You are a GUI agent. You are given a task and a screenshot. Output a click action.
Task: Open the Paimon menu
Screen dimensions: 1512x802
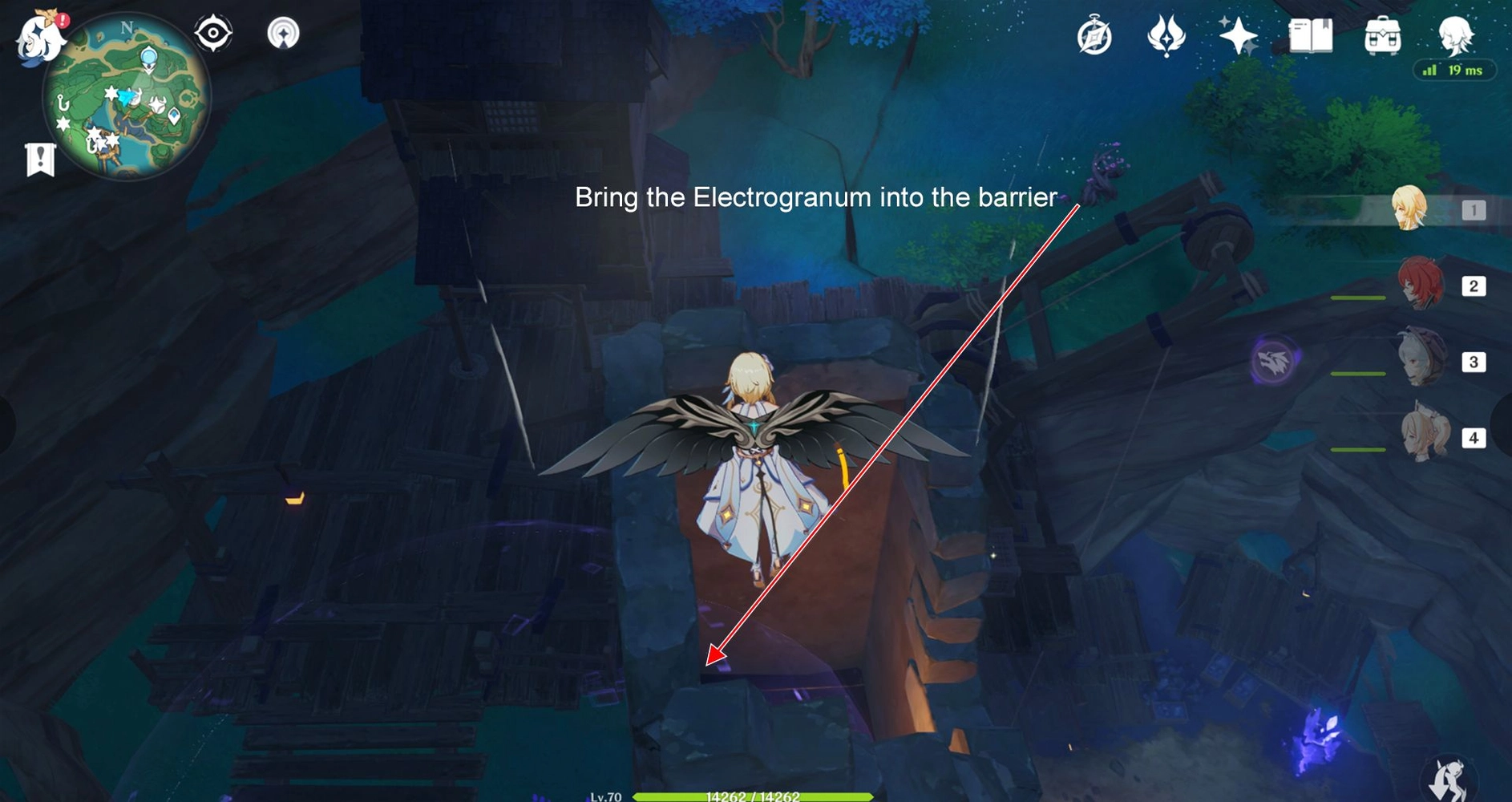36,36
